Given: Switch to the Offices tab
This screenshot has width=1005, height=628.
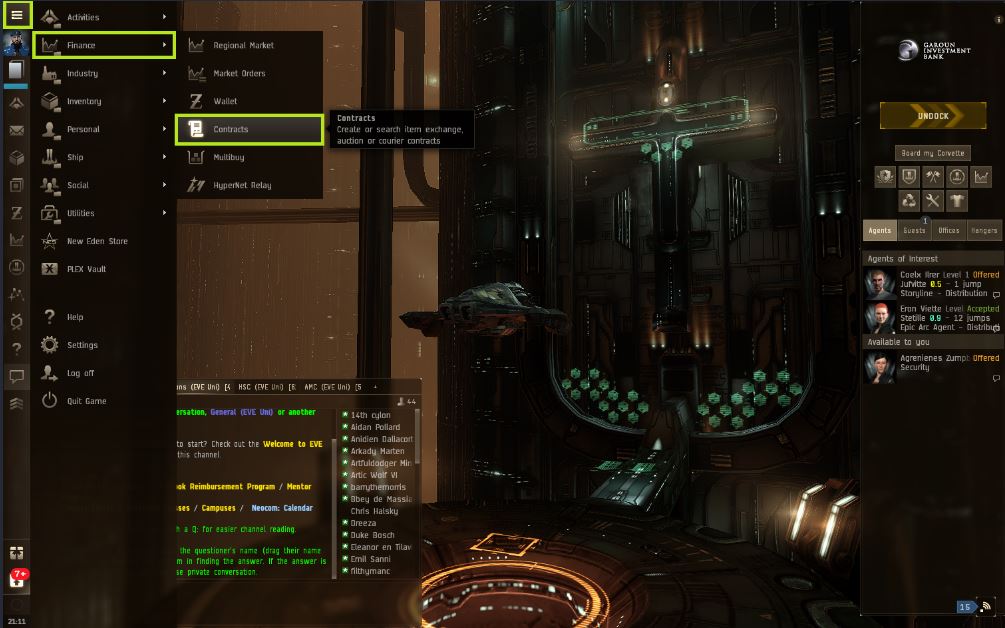Looking at the screenshot, I should (x=949, y=231).
